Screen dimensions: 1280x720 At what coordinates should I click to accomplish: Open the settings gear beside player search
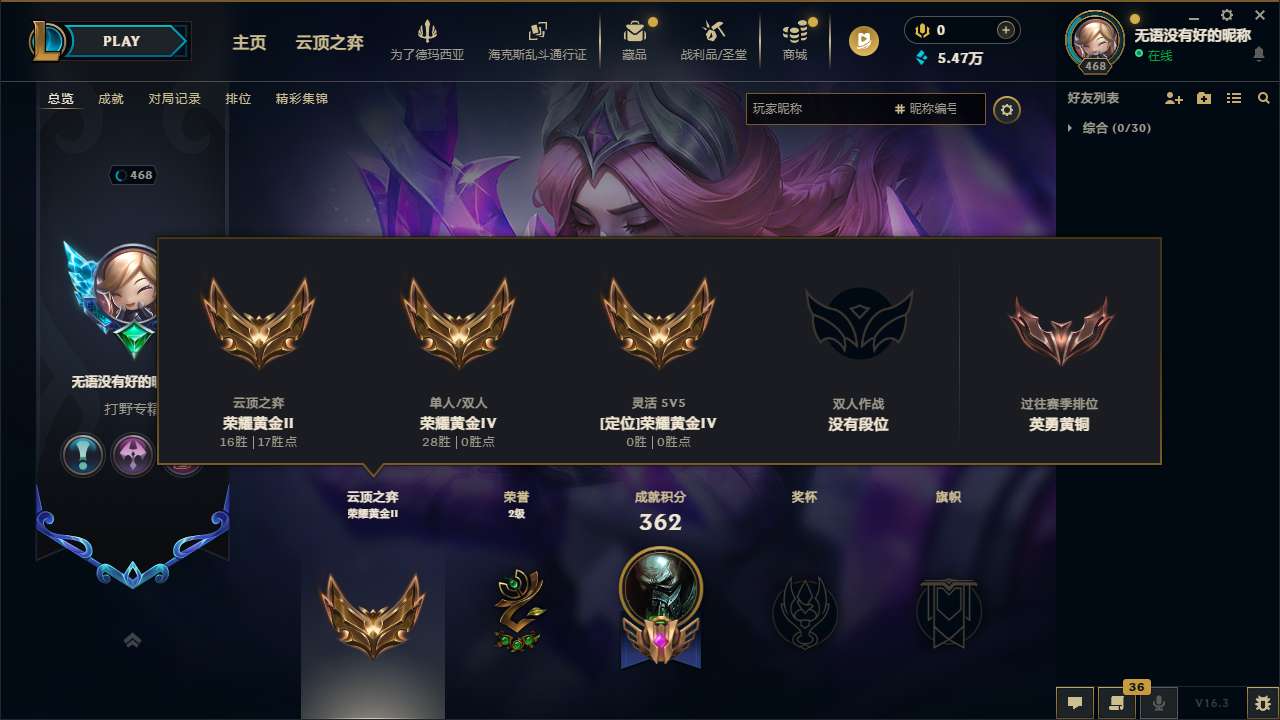point(1007,110)
